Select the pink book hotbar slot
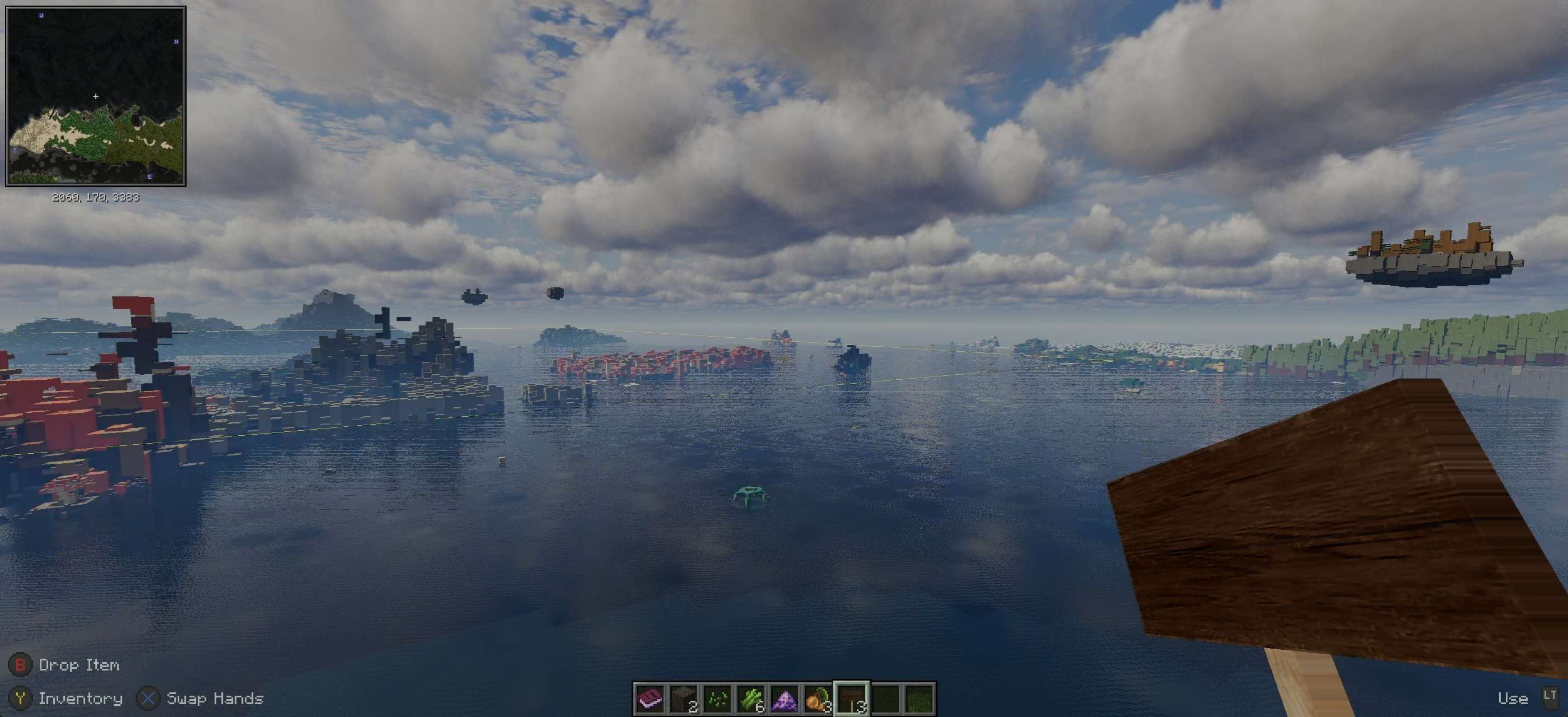 [x=650, y=698]
